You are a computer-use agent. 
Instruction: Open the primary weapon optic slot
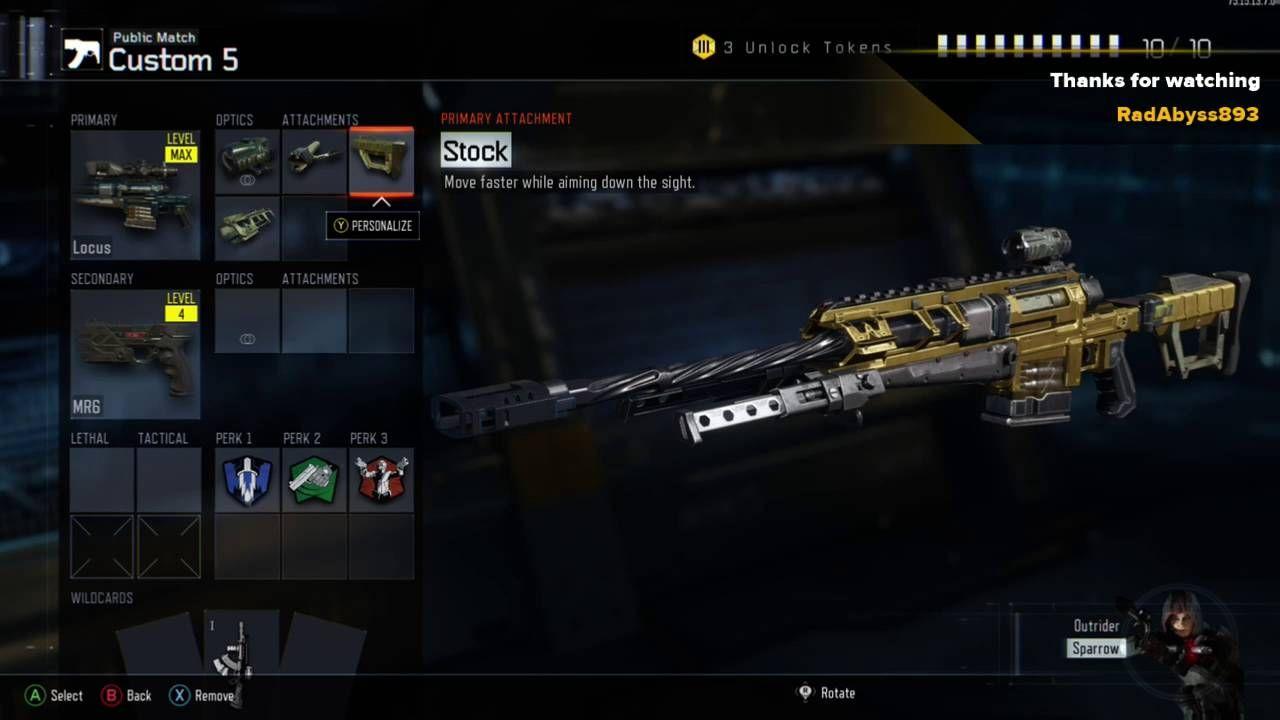point(247,162)
